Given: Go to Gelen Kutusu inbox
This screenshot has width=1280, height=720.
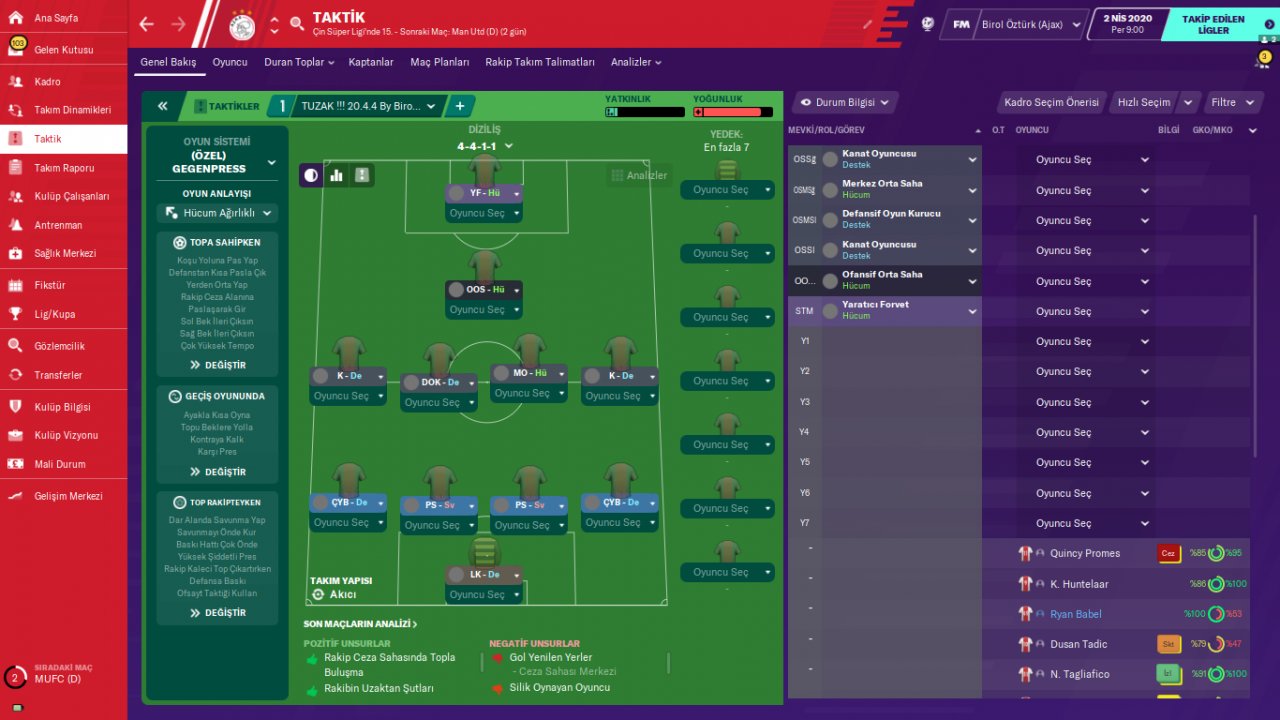Looking at the screenshot, I should pyautogui.click(x=63, y=50).
